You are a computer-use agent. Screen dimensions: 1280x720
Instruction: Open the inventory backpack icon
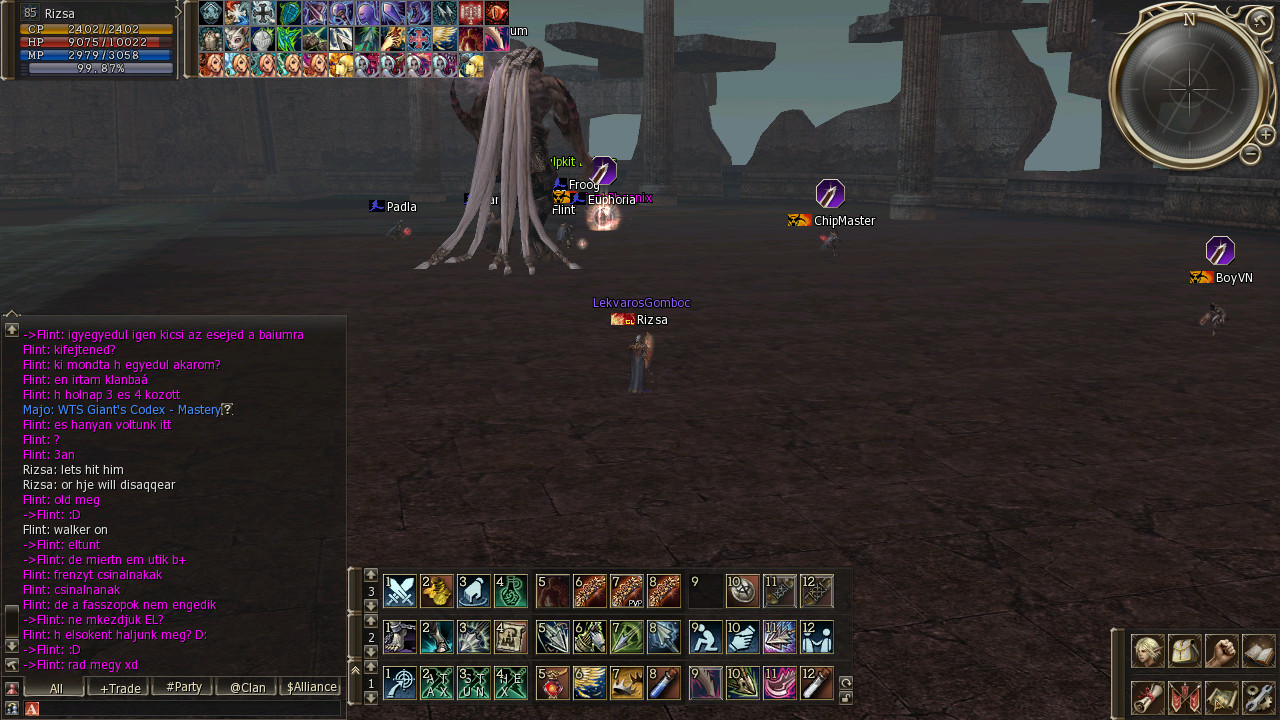[x=1185, y=651]
